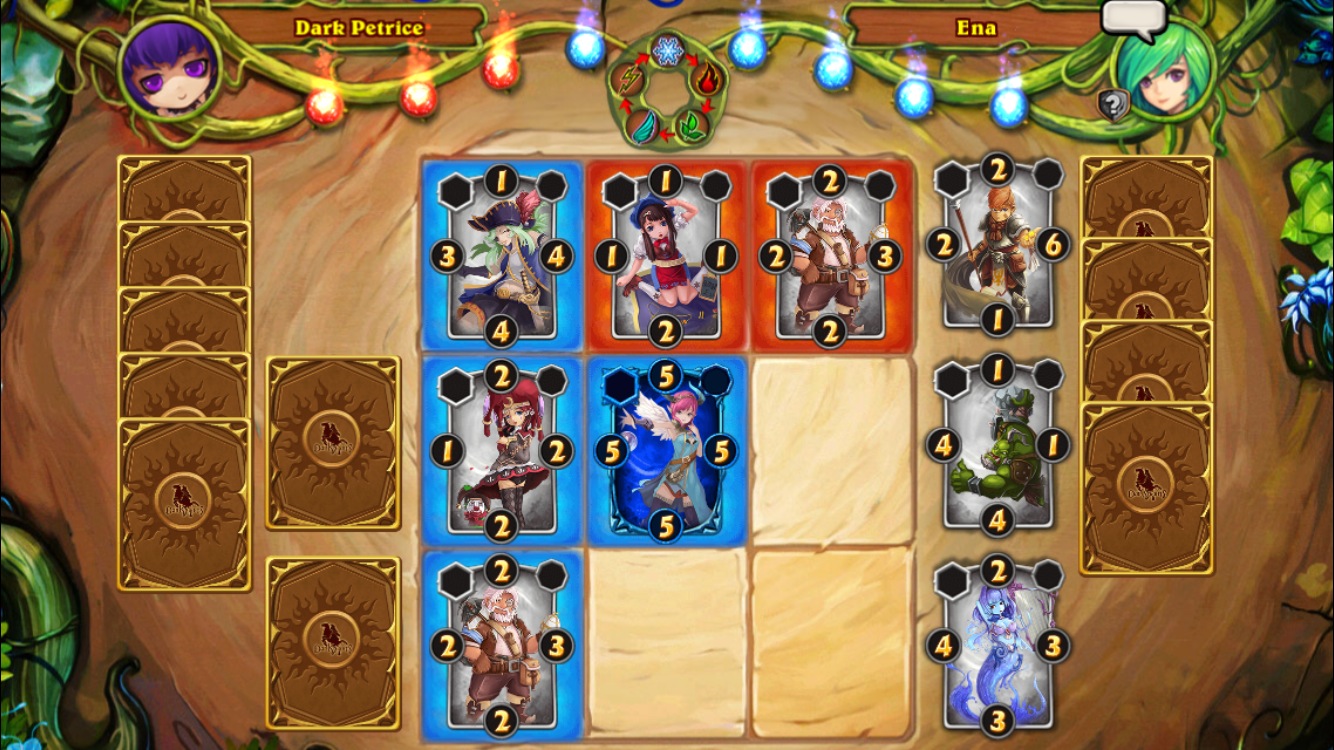Click the orange-bordered schoolgirl card with blue hat
Image resolution: width=1334 pixels, height=750 pixels.
click(666, 257)
